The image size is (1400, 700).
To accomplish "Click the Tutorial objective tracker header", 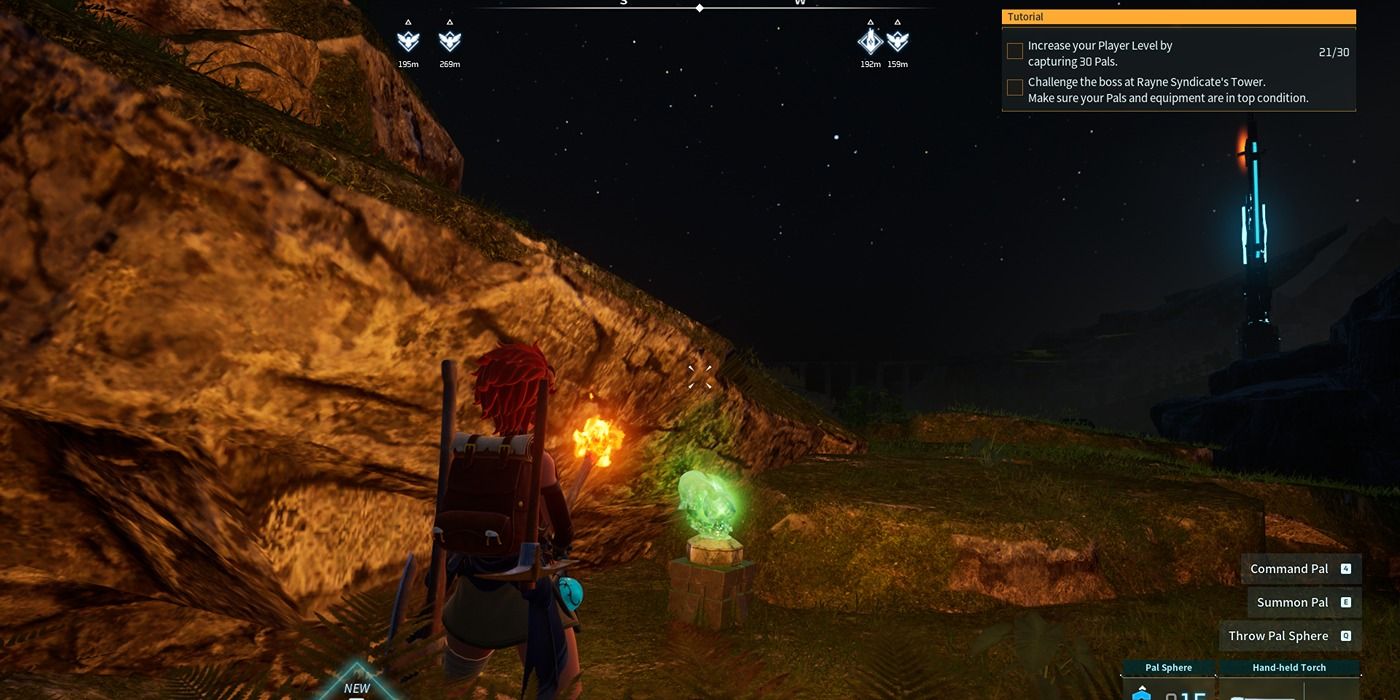I will tap(1178, 17).
